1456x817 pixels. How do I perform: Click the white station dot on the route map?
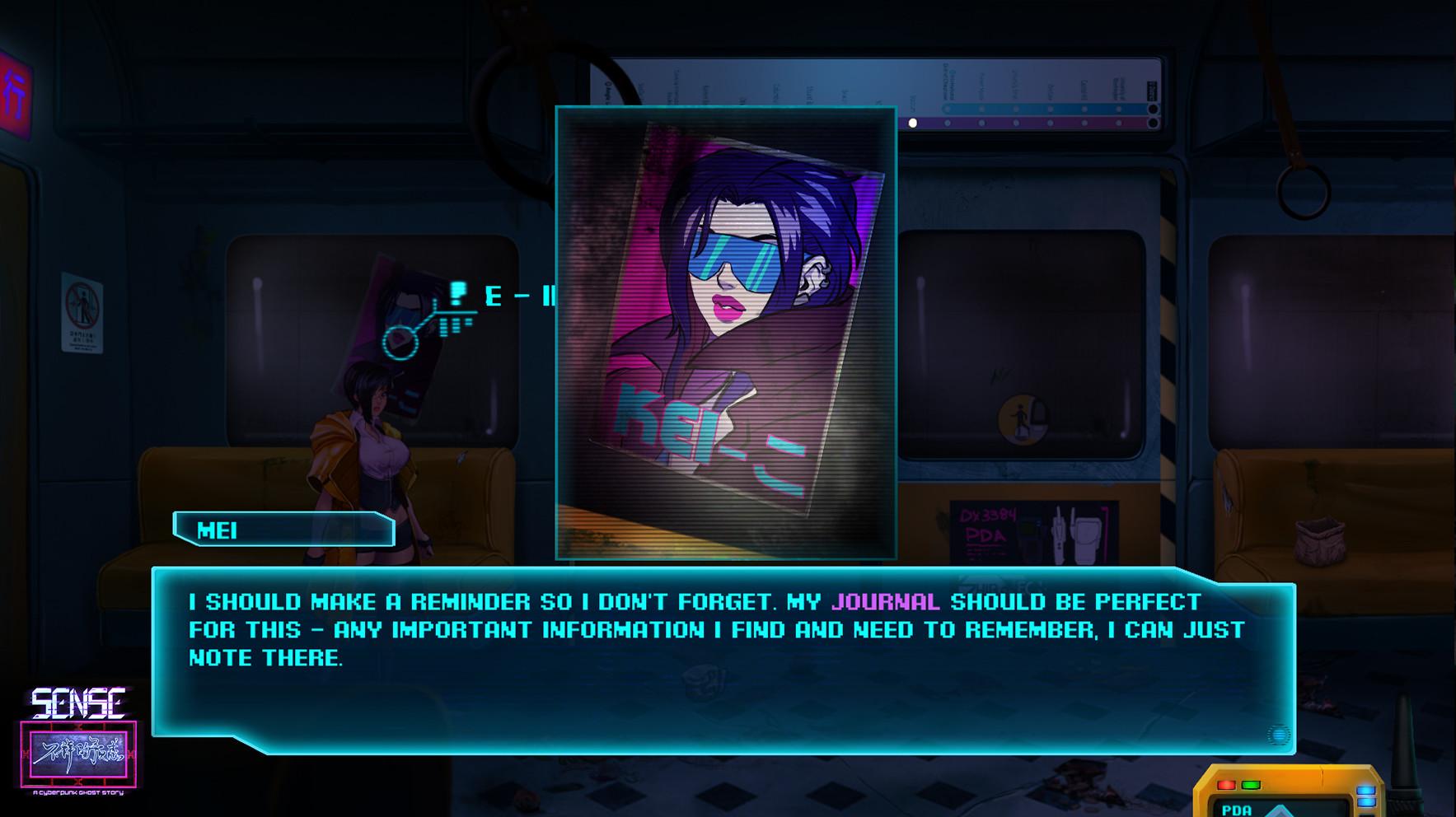point(911,122)
